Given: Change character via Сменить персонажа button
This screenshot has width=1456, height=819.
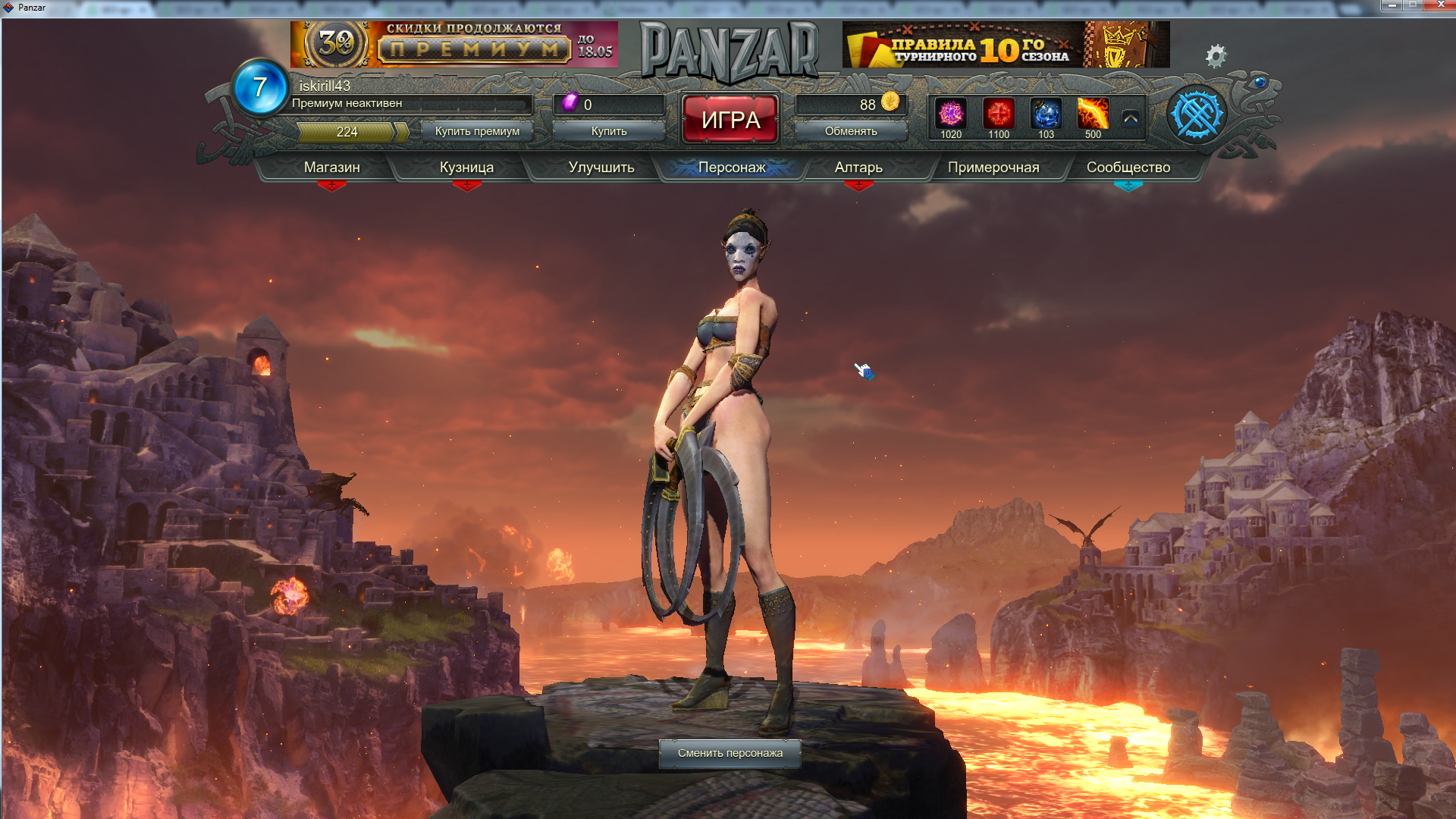Looking at the screenshot, I should click(x=730, y=753).
